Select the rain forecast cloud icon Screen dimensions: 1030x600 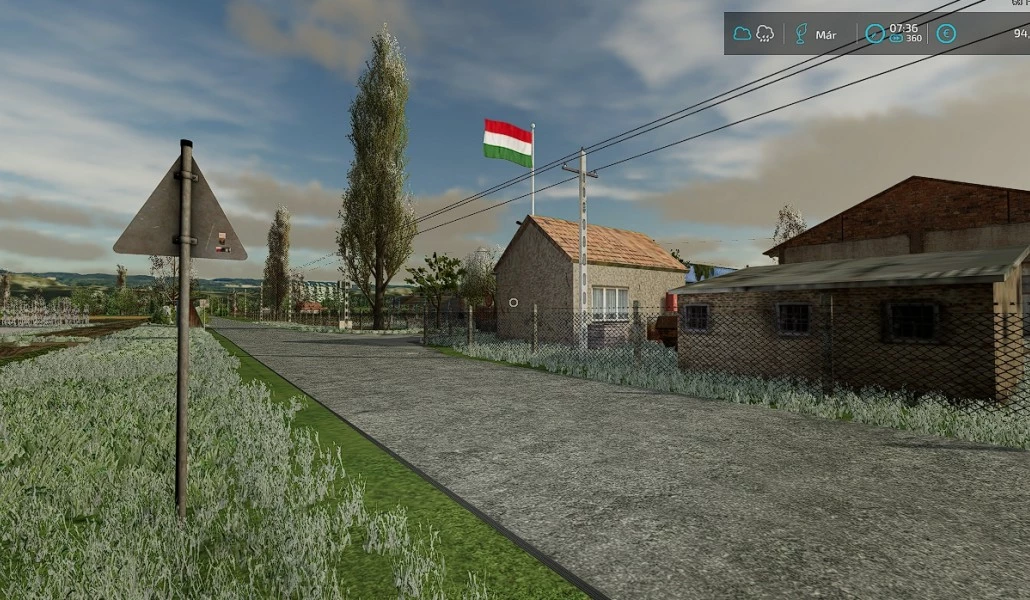click(x=765, y=34)
